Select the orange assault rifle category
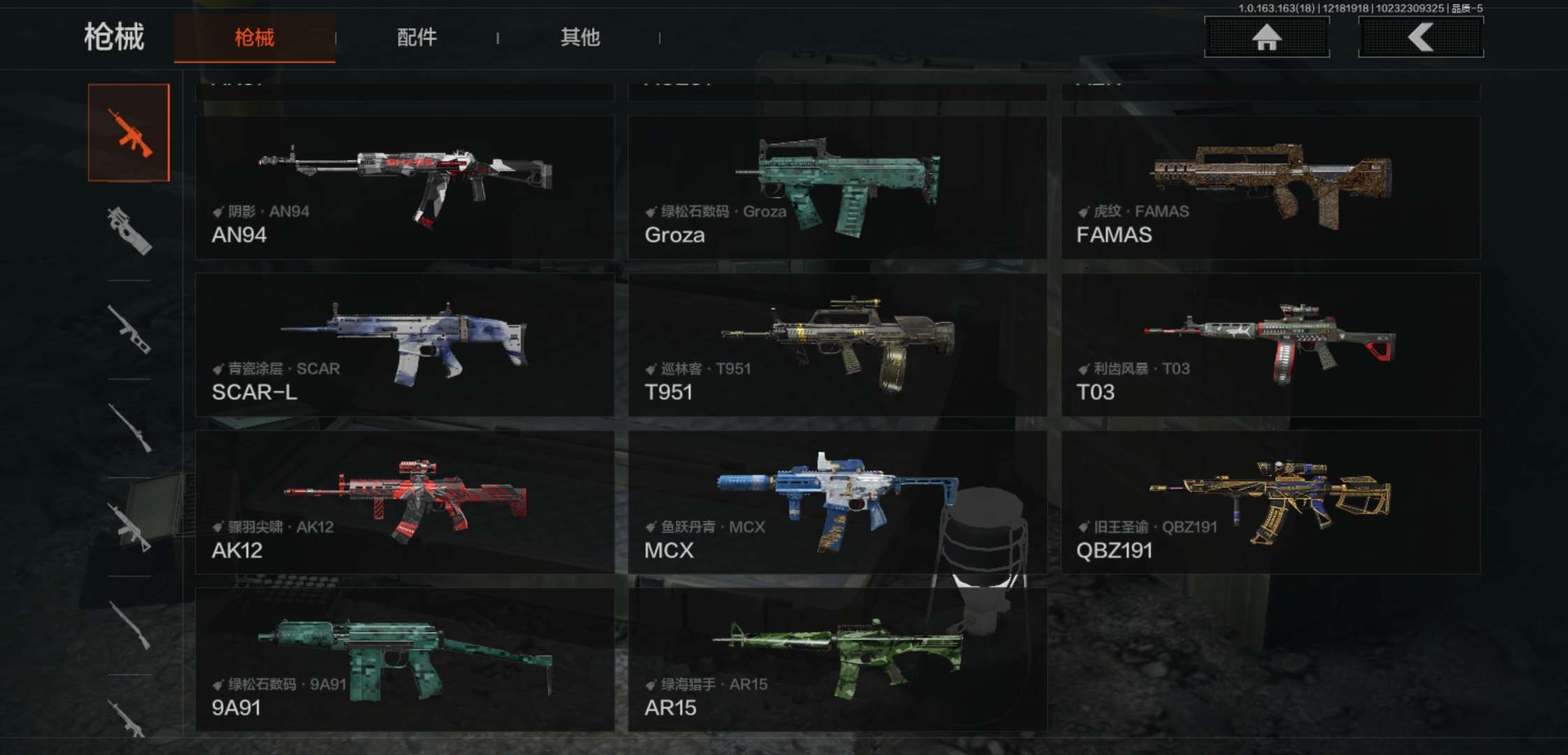 pyautogui.click(x=129, y=133)
